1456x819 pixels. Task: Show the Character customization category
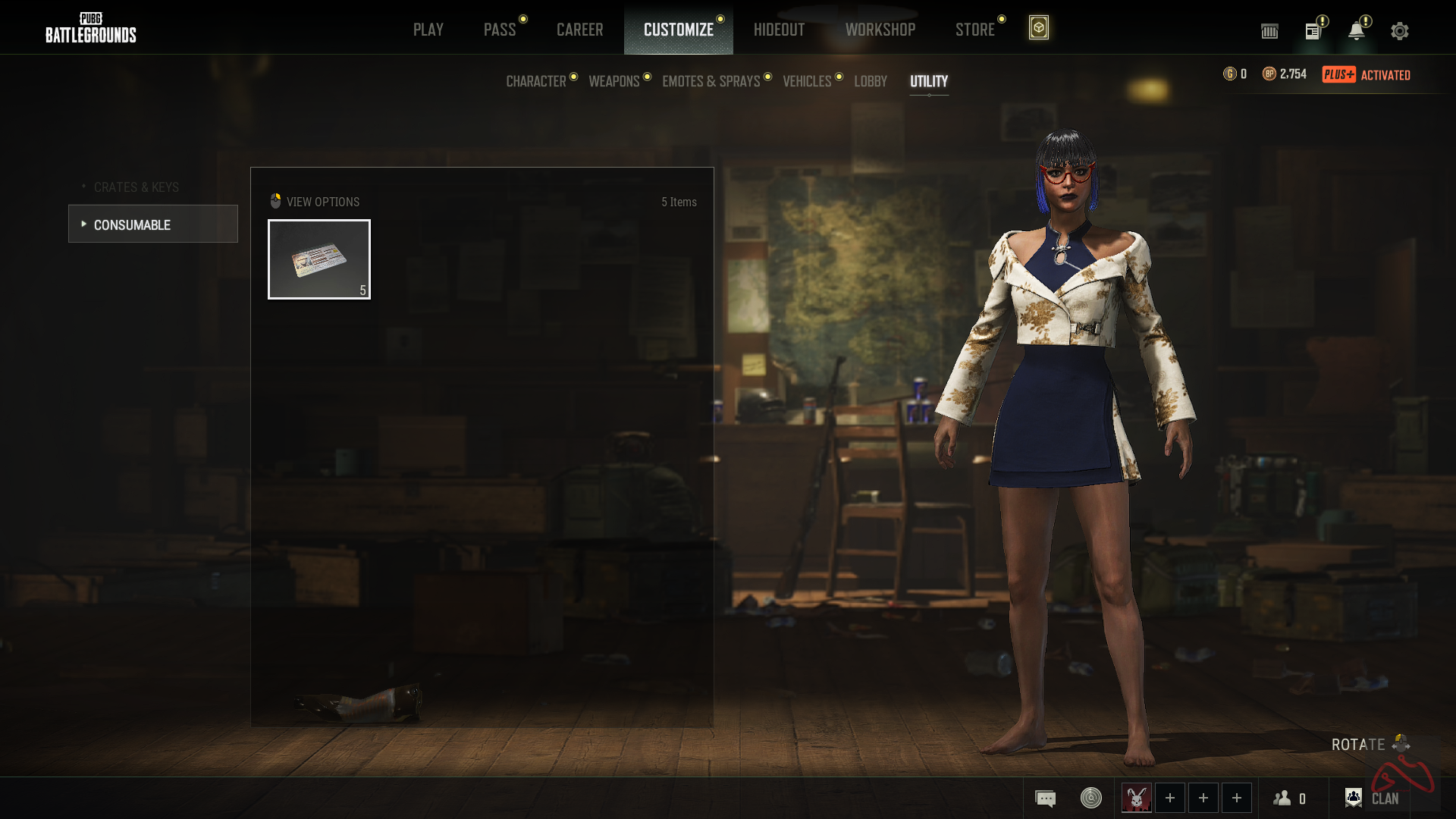pos(536,81)
